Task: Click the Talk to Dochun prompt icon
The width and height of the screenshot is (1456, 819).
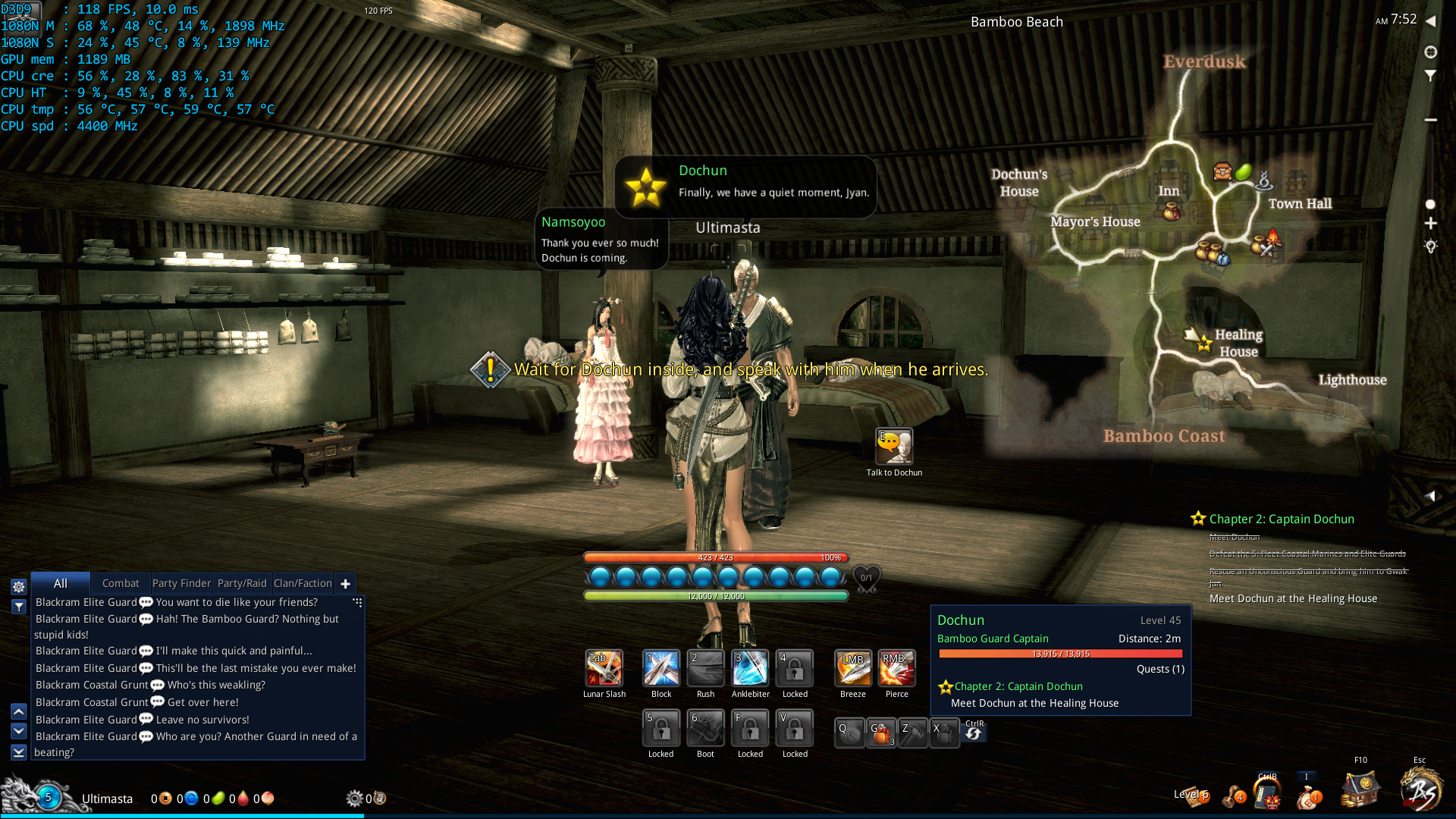Action: pos(894,446)
